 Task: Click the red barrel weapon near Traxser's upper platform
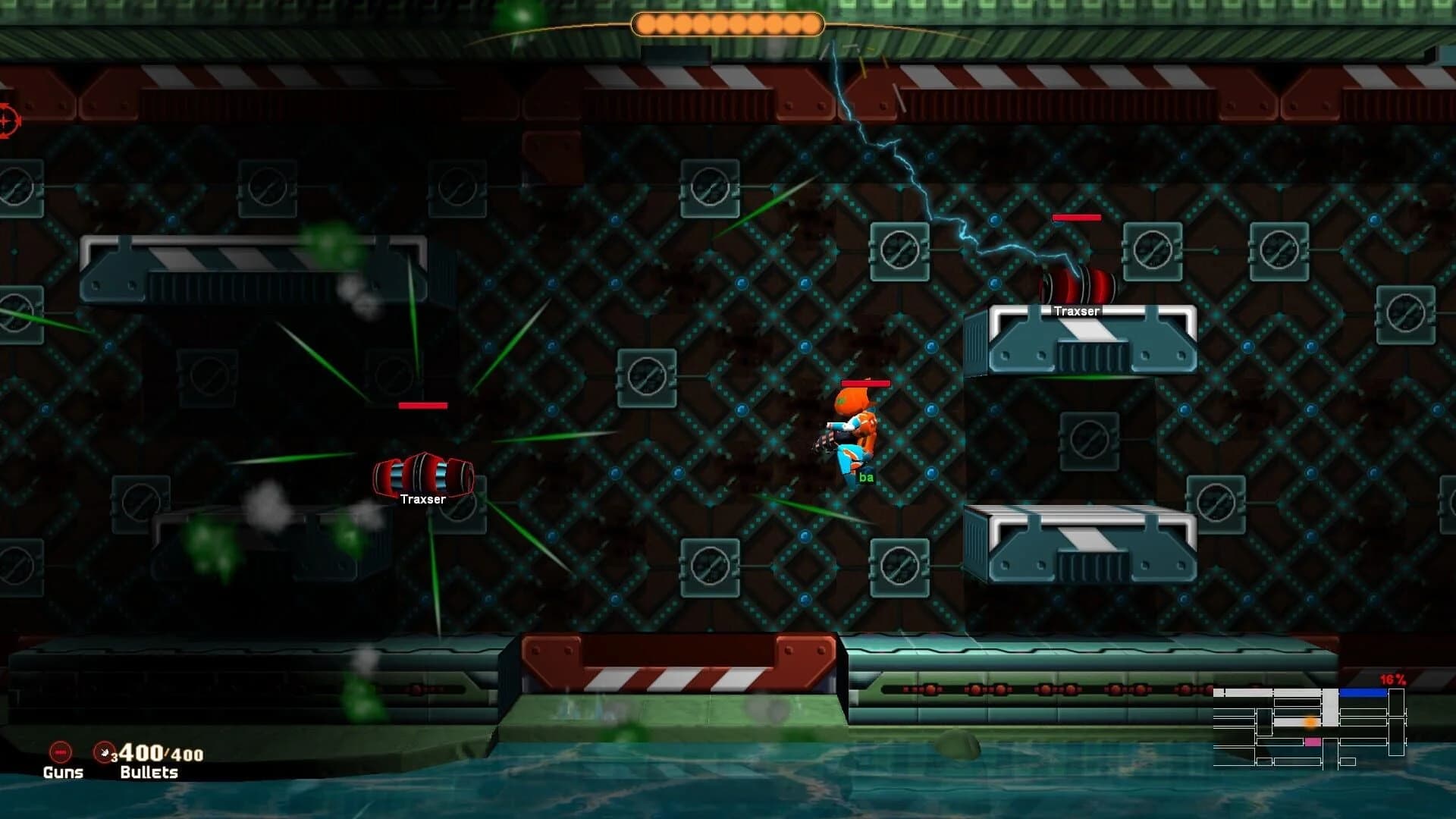1075,284
